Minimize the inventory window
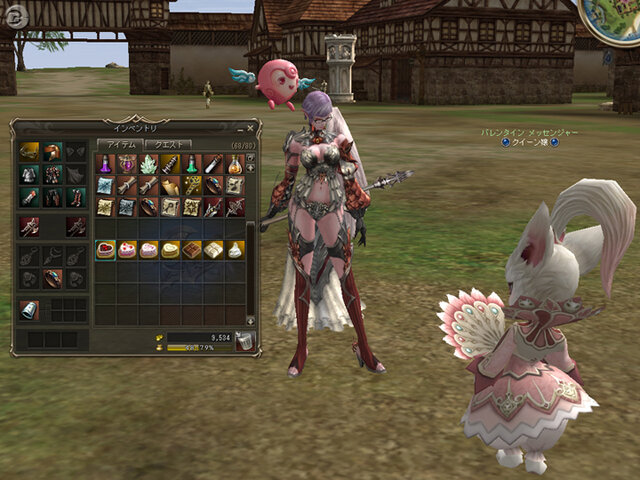 coord(239,128)
